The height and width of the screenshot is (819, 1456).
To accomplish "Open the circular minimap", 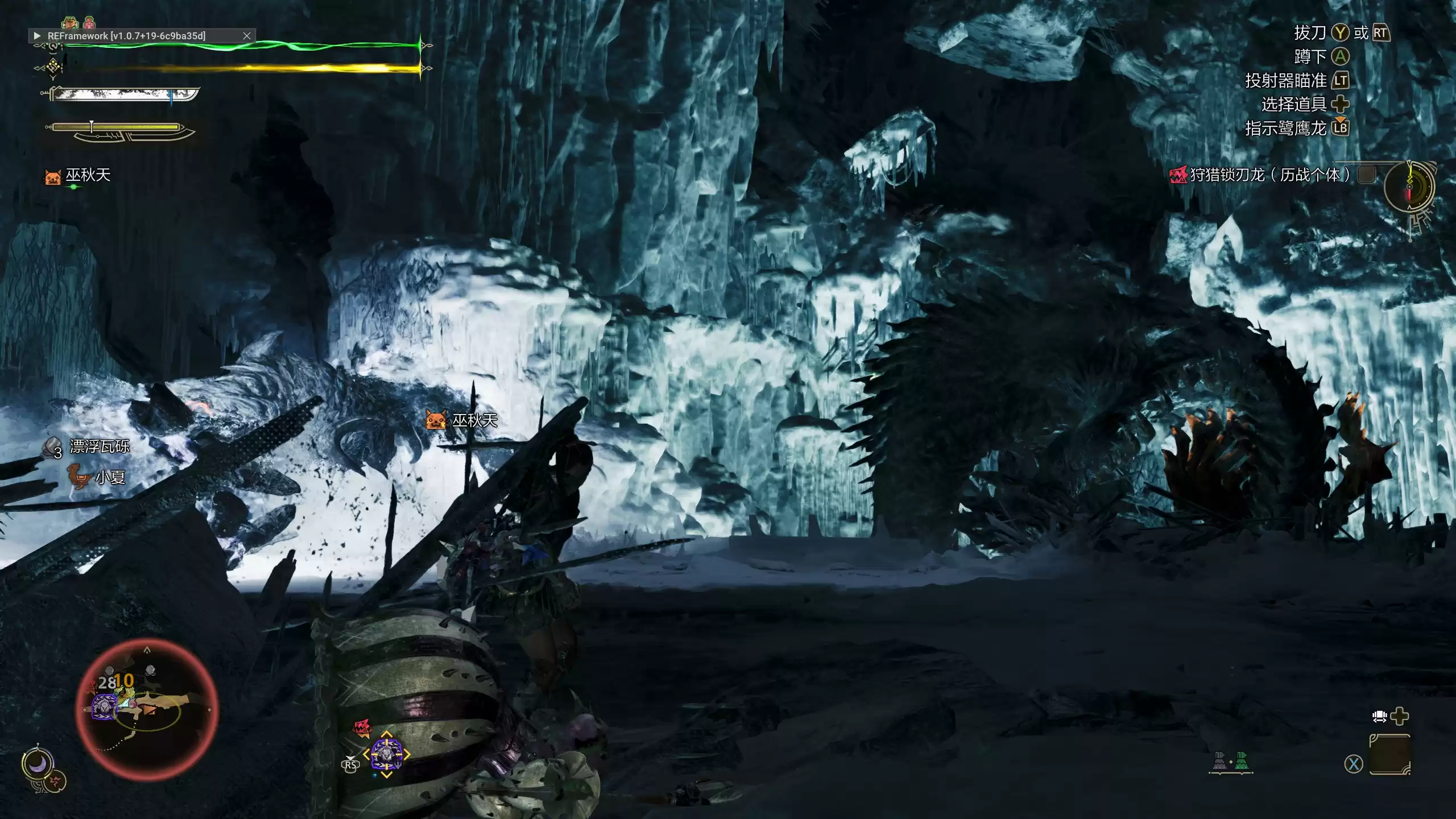I will coord(147,708).
